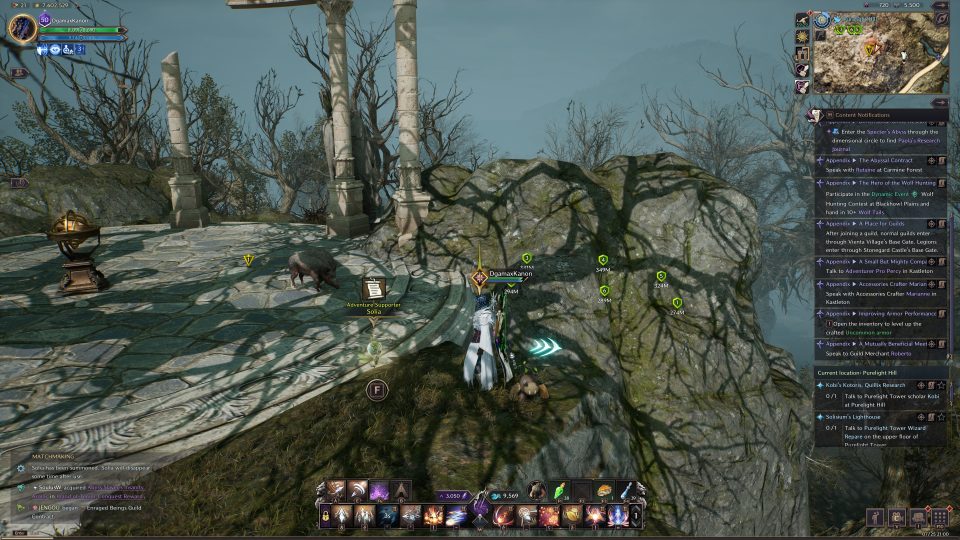
Task: Use the food item quick slot
Action: (x=606, y=490)
